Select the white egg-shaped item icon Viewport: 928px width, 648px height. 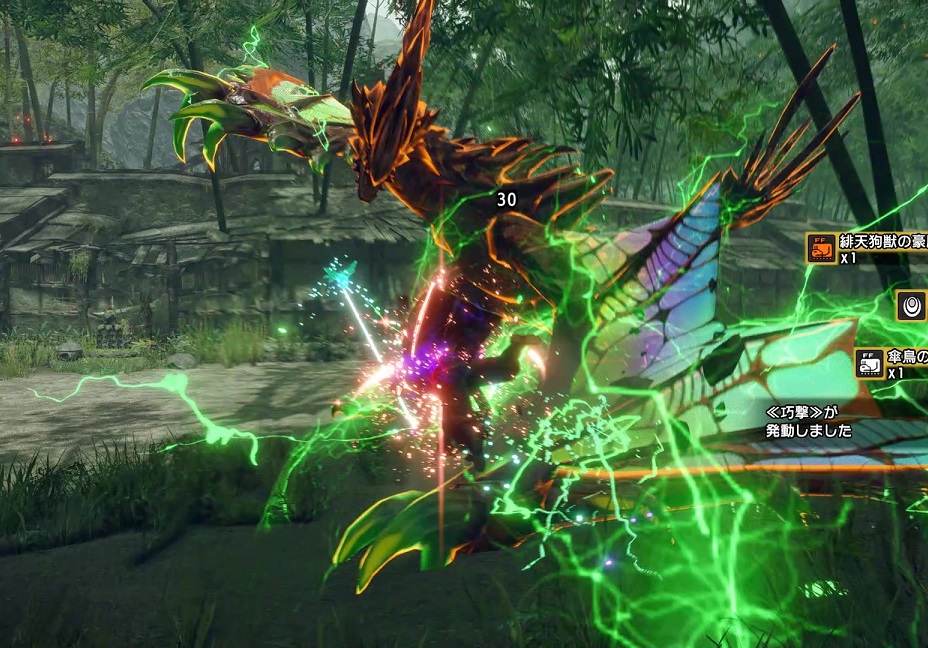click(911, 306)
